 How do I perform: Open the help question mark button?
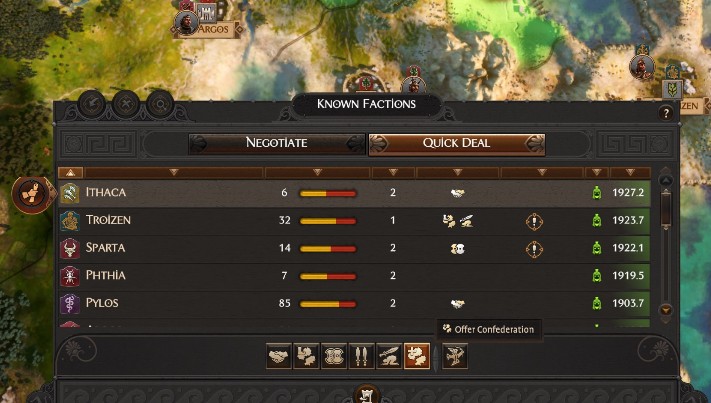666,114
